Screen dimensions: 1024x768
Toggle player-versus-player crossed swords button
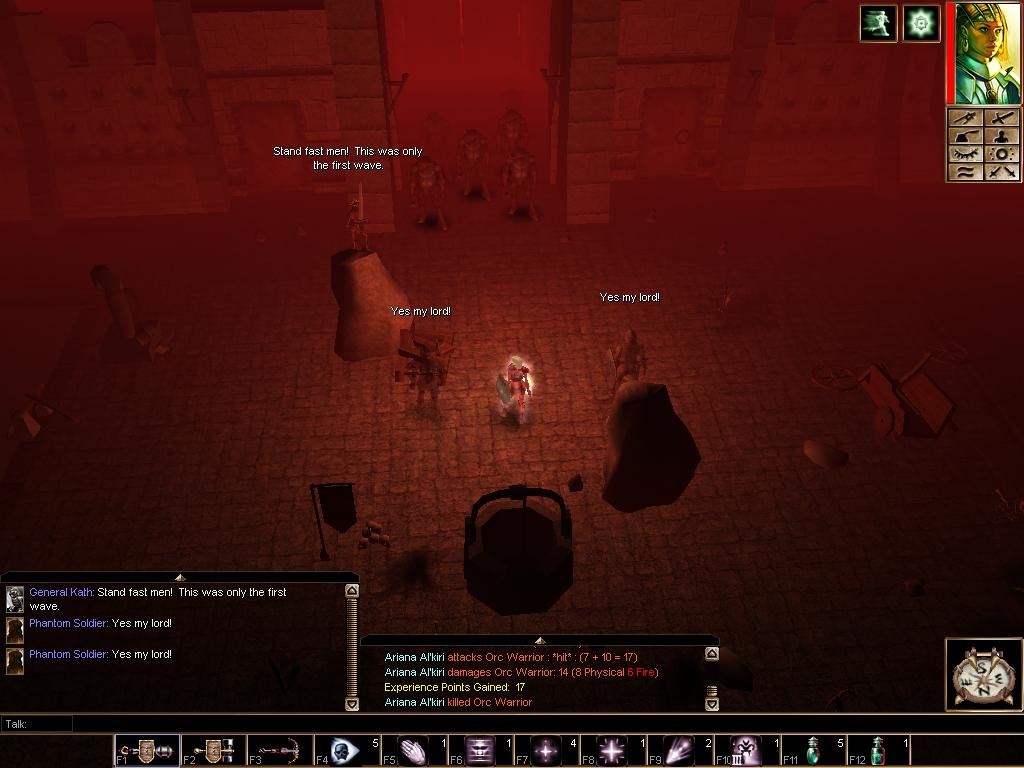pyautogui.click(x=1002, y=172)
